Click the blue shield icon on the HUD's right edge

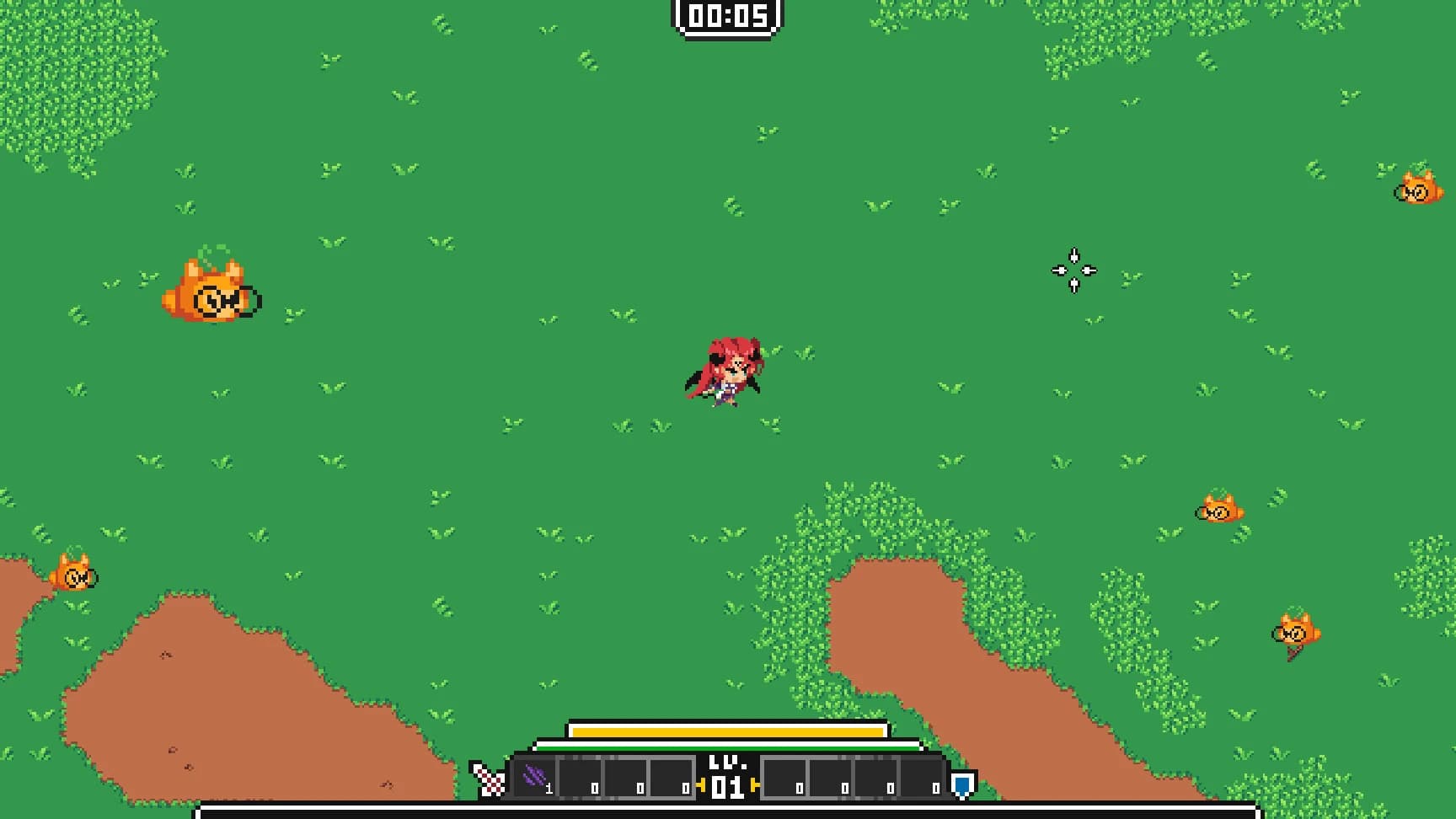tap(961, 784)
